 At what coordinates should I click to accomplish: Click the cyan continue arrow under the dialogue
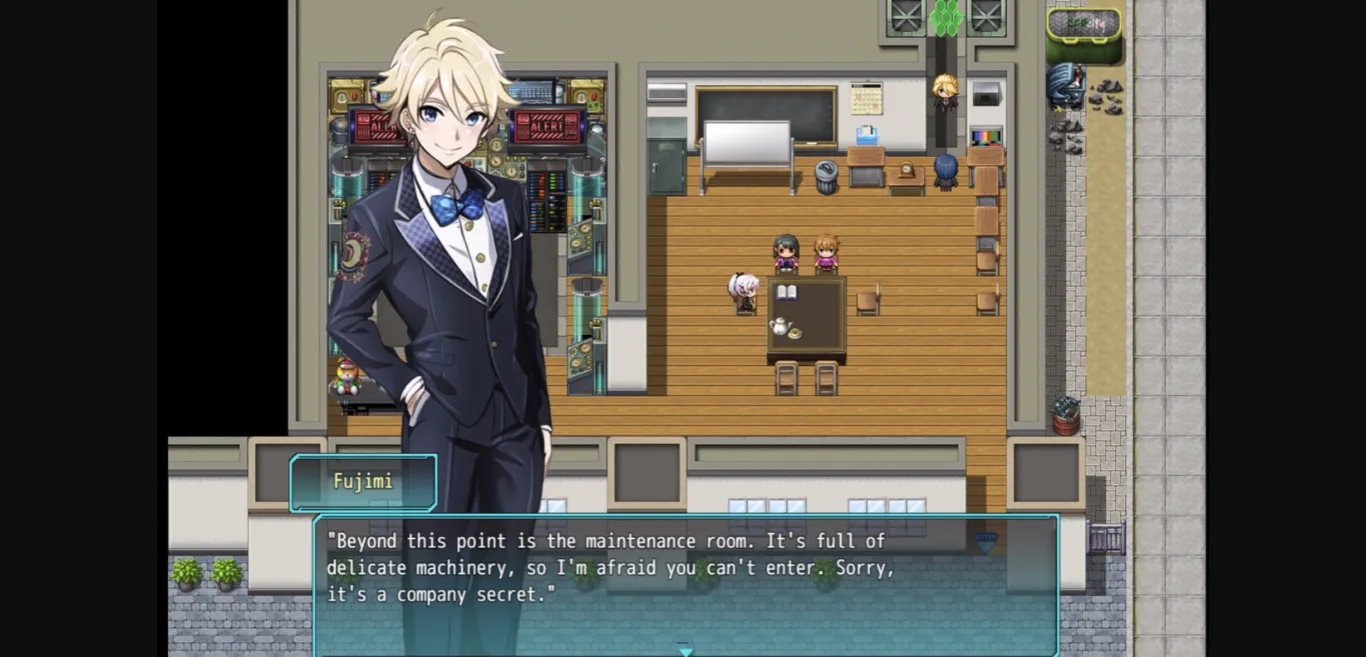tap(686, 651)
